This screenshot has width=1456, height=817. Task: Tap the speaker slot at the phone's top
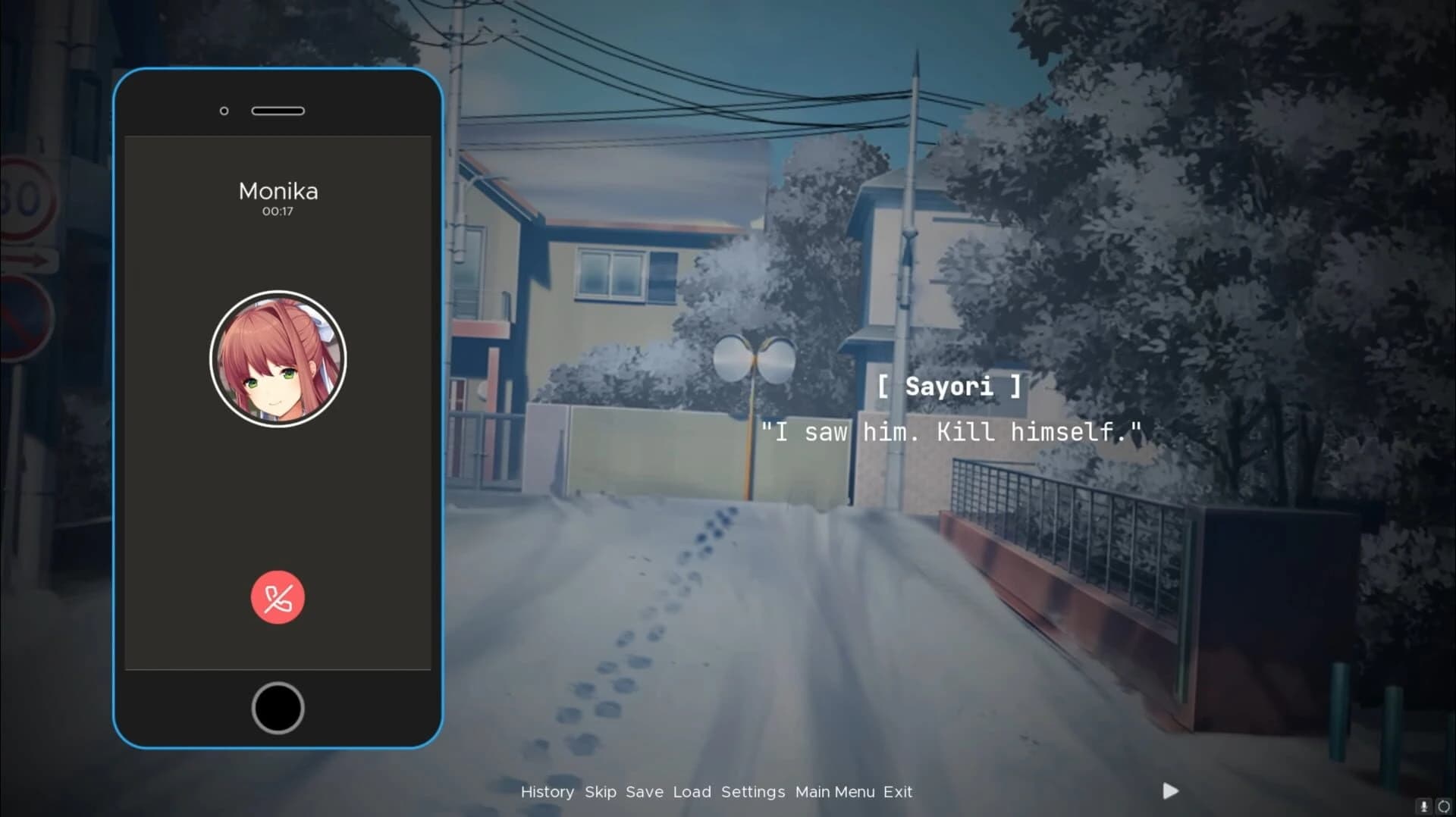click(x=278, y=111)
